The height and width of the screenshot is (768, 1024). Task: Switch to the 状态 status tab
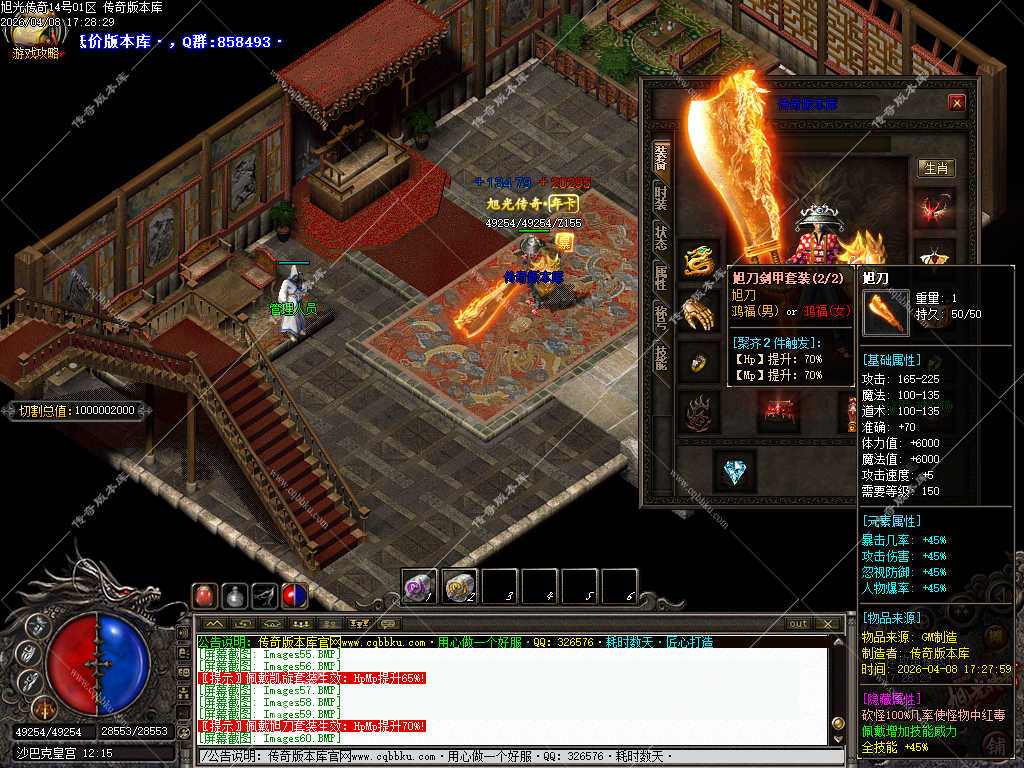pos(661,237)
